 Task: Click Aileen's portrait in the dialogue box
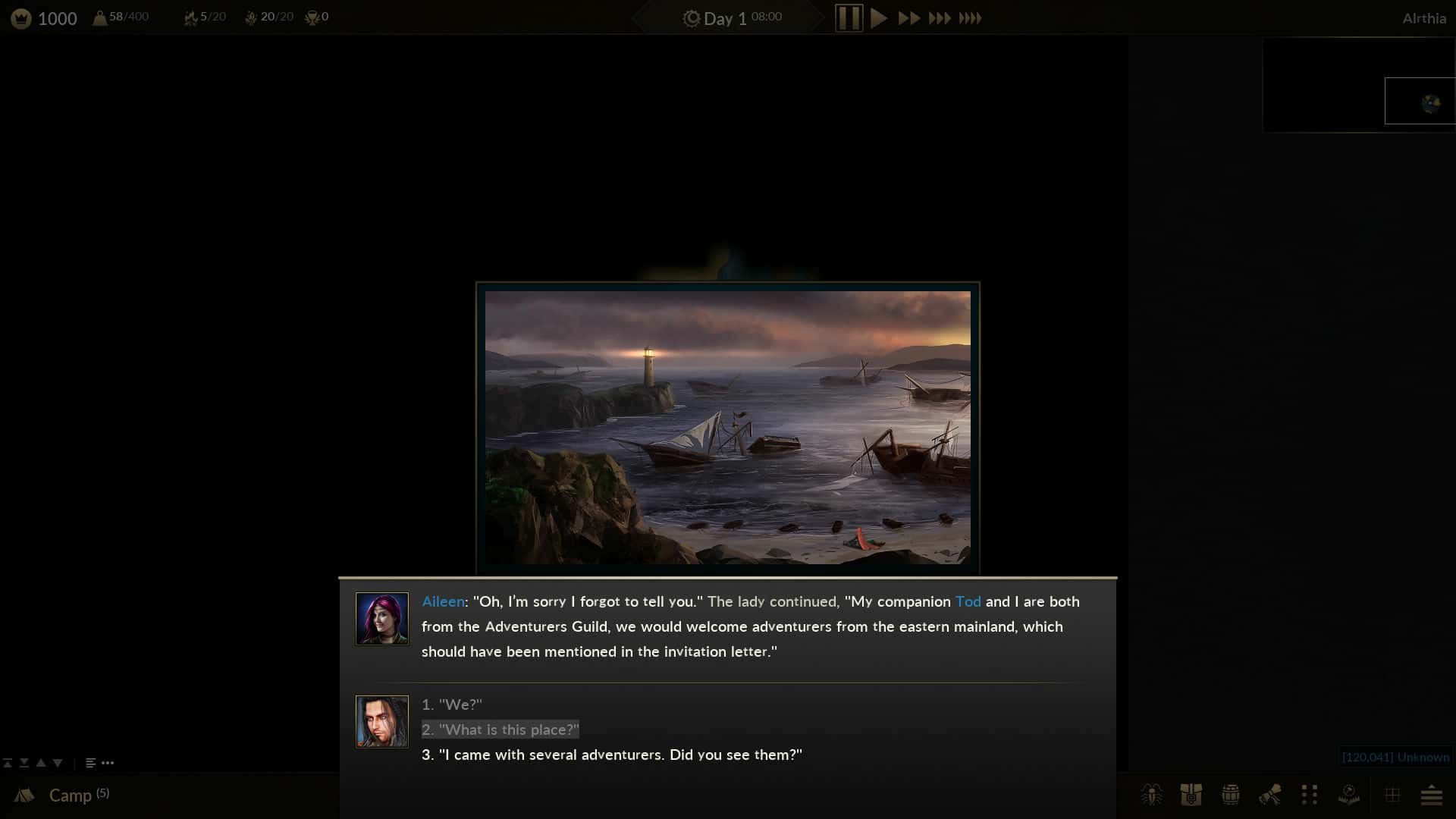382,618
